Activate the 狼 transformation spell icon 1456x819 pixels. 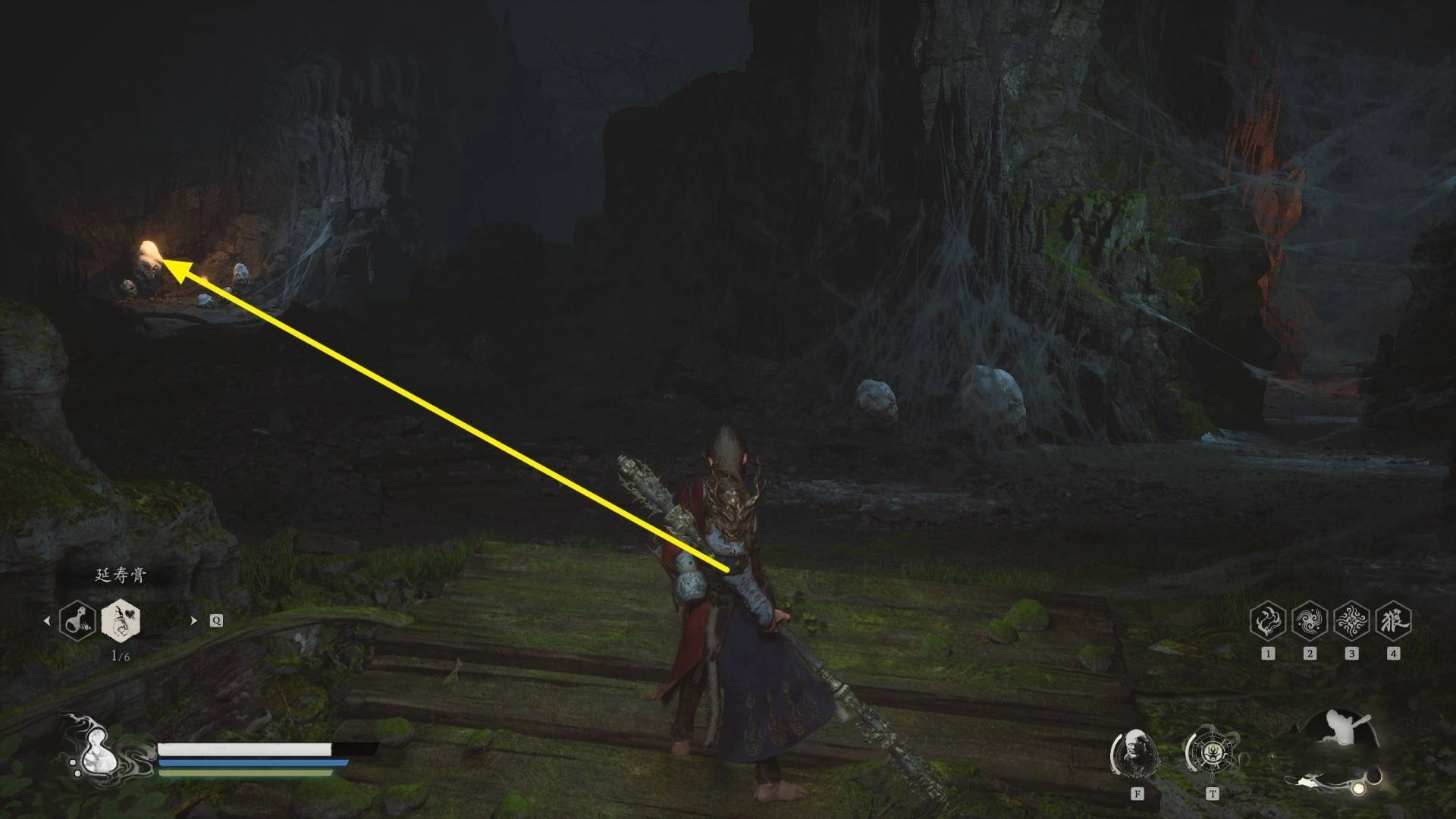pyautogui.click(x=1393, y=620)
